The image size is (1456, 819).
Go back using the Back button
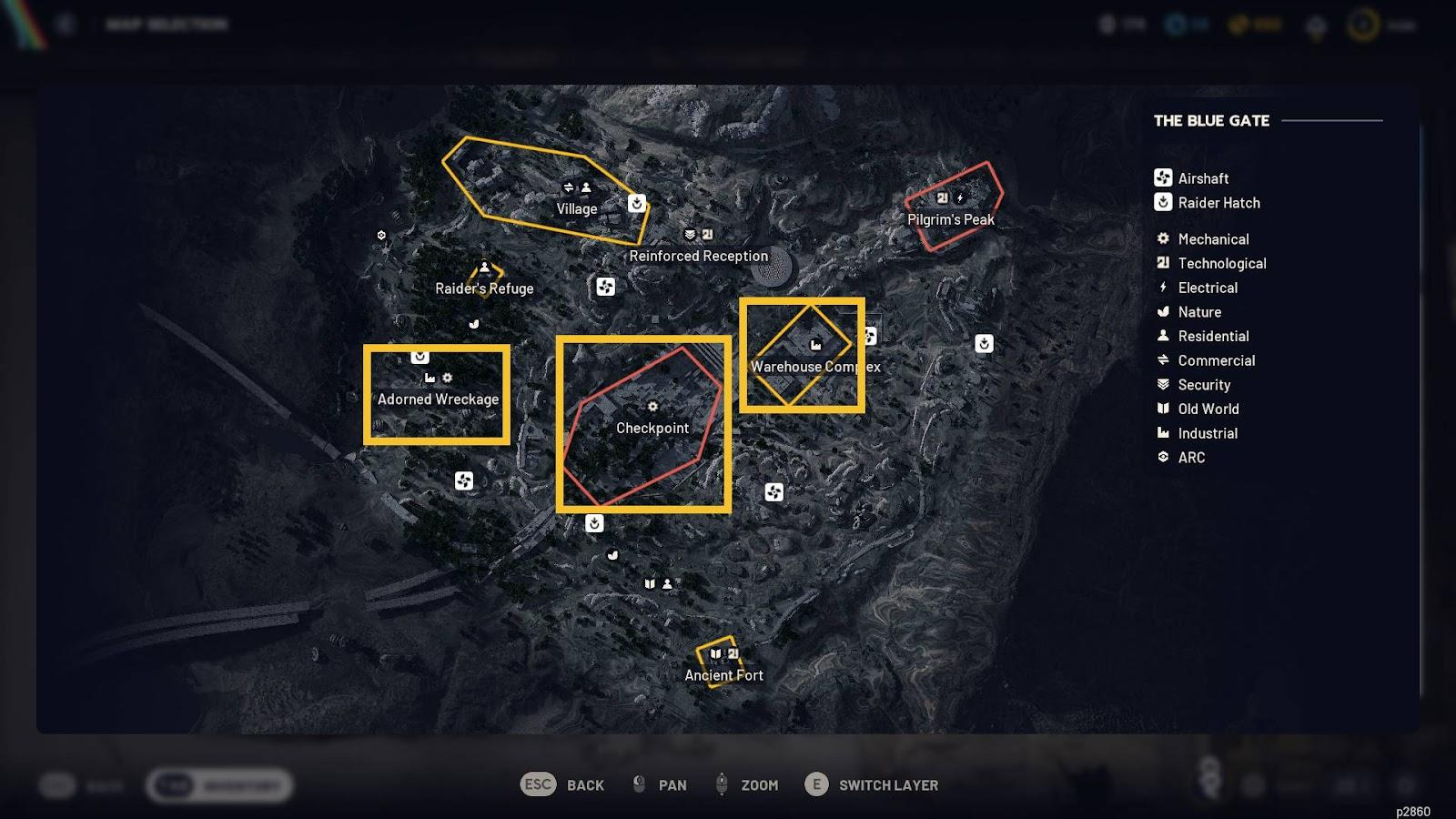[562, 784]
